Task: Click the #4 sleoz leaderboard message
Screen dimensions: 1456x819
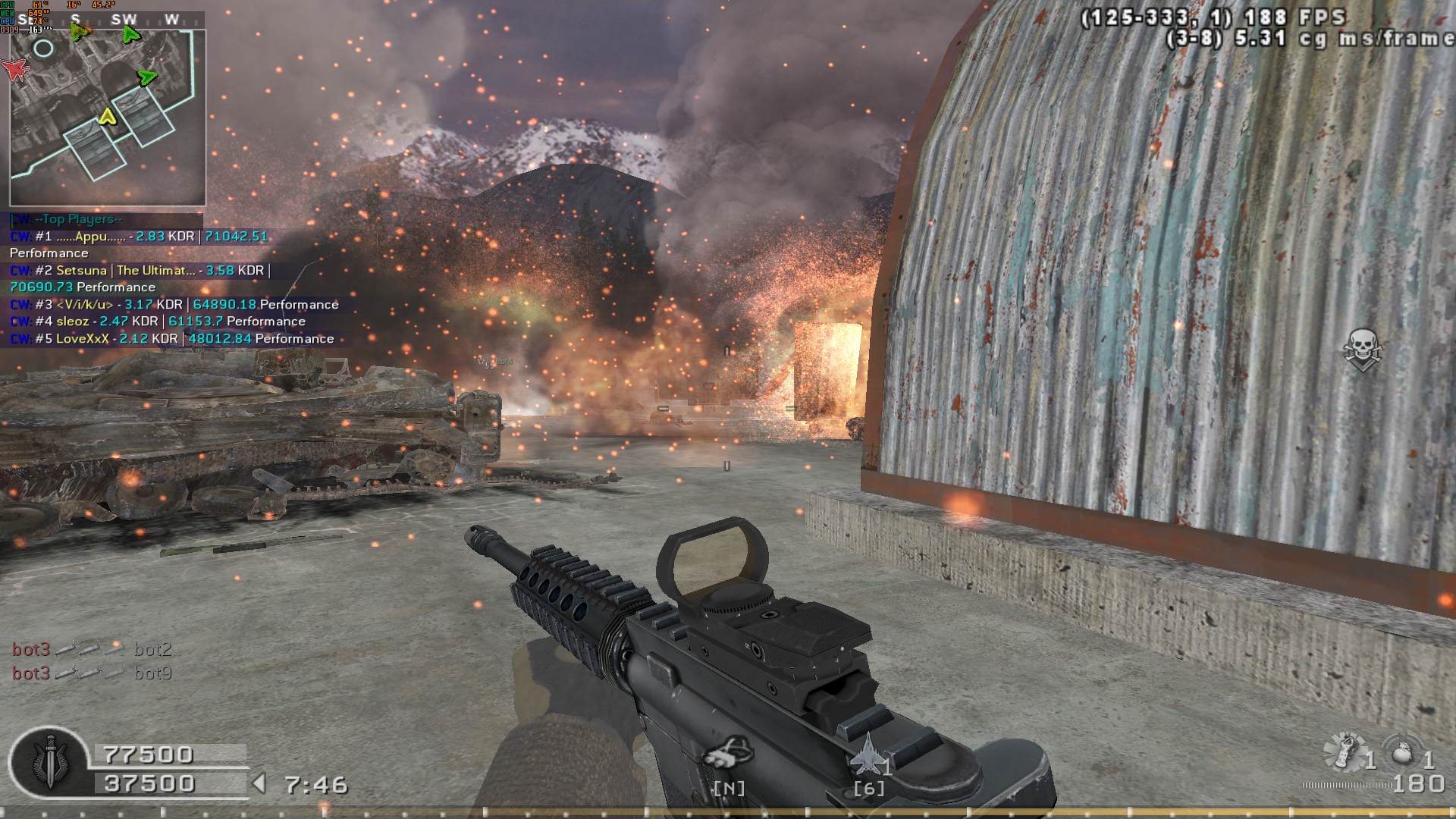Action: point(158,322)
